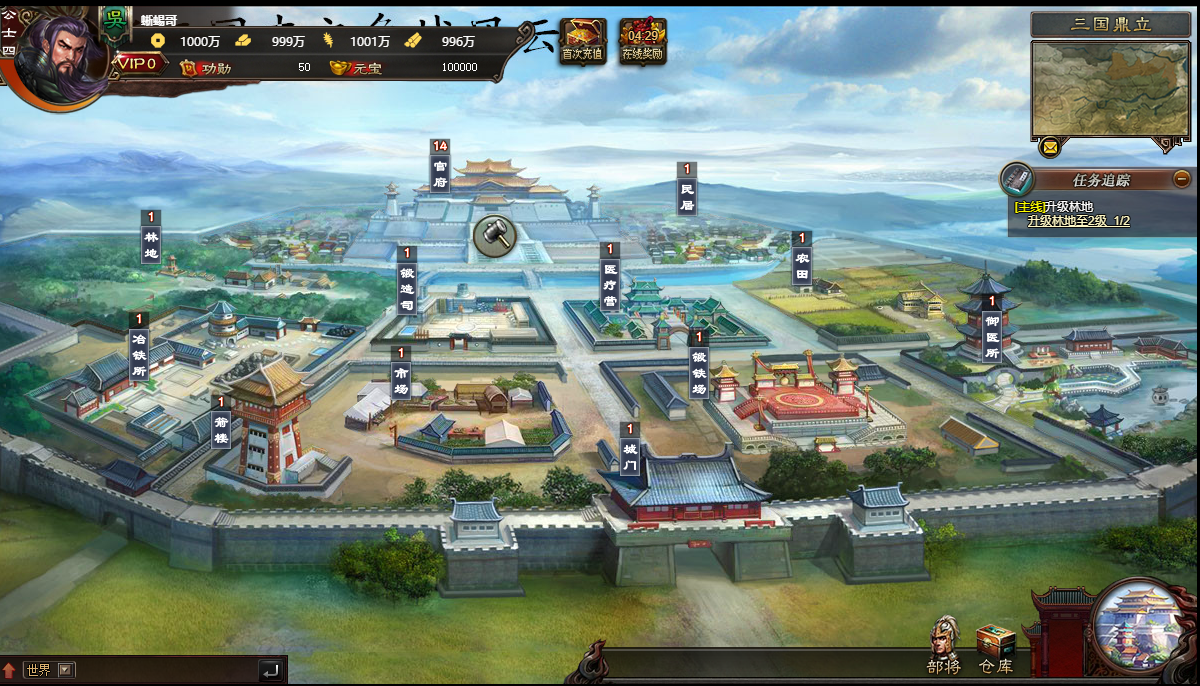Select the 林地 woodland building label
1200x686 pixels.
[151, 238]
